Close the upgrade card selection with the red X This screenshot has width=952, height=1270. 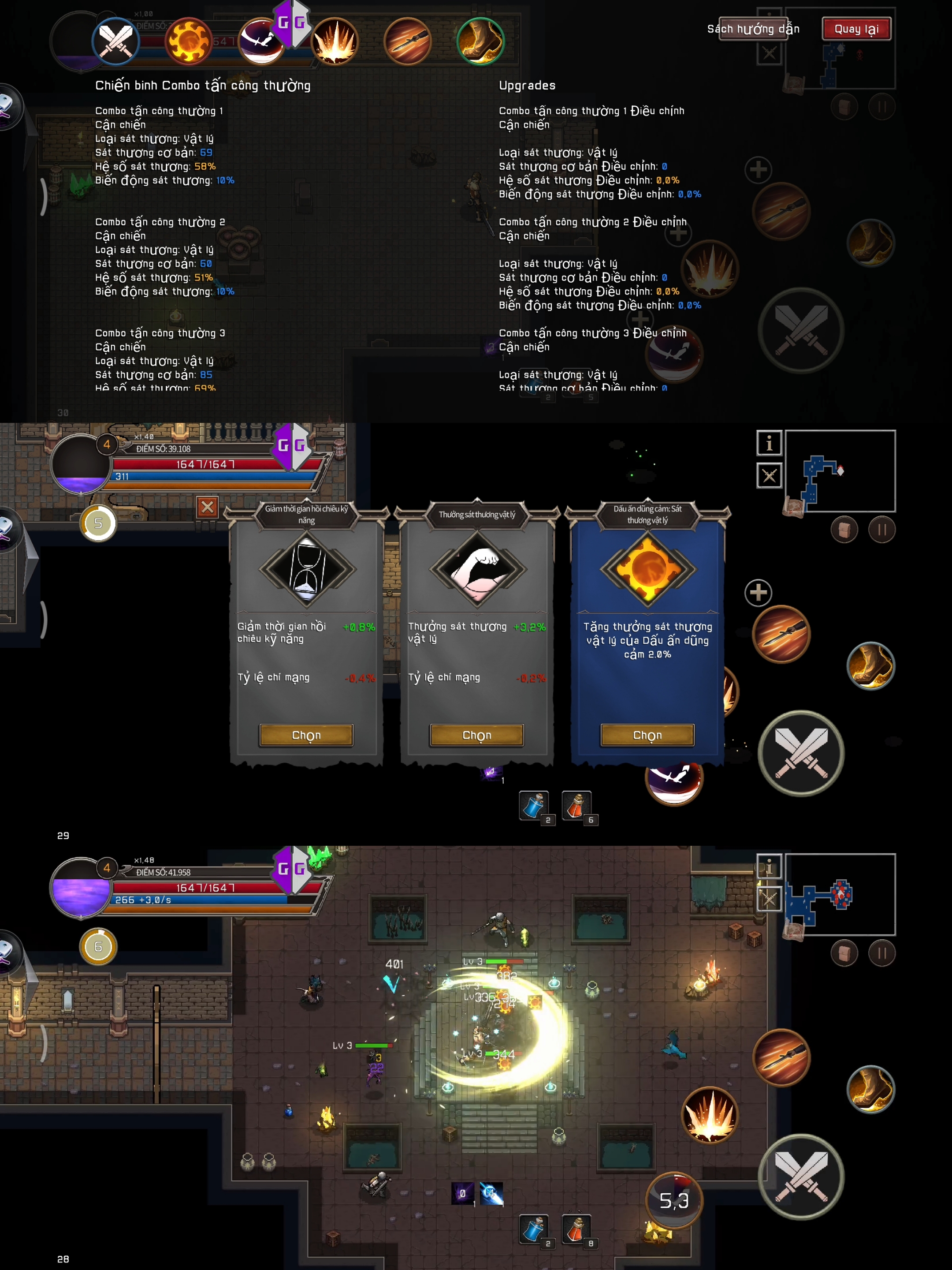tap(207, 507)
